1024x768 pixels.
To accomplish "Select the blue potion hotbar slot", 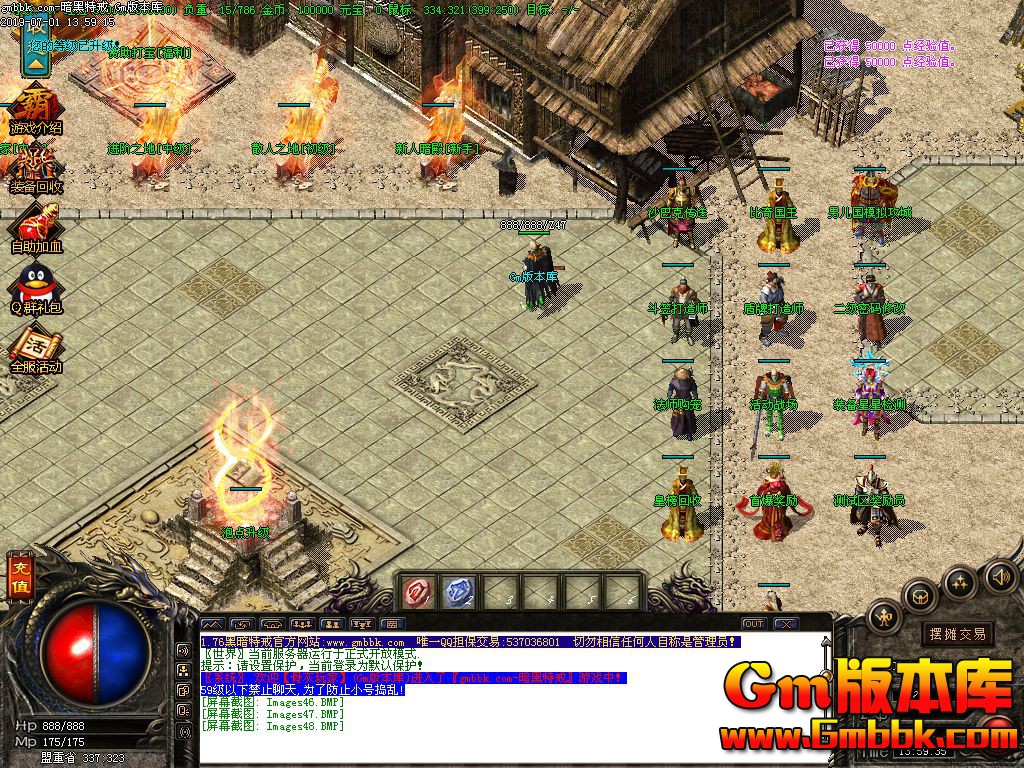I will click(x=456, y=591).
